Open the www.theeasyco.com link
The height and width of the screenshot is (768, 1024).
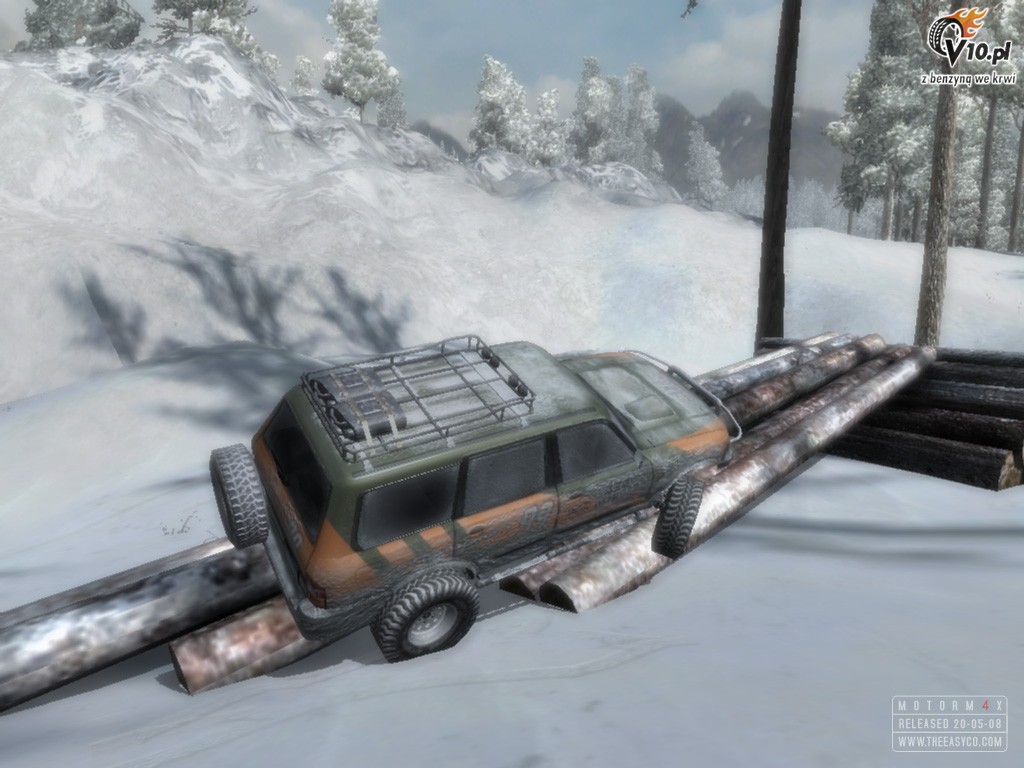point(949,742)
